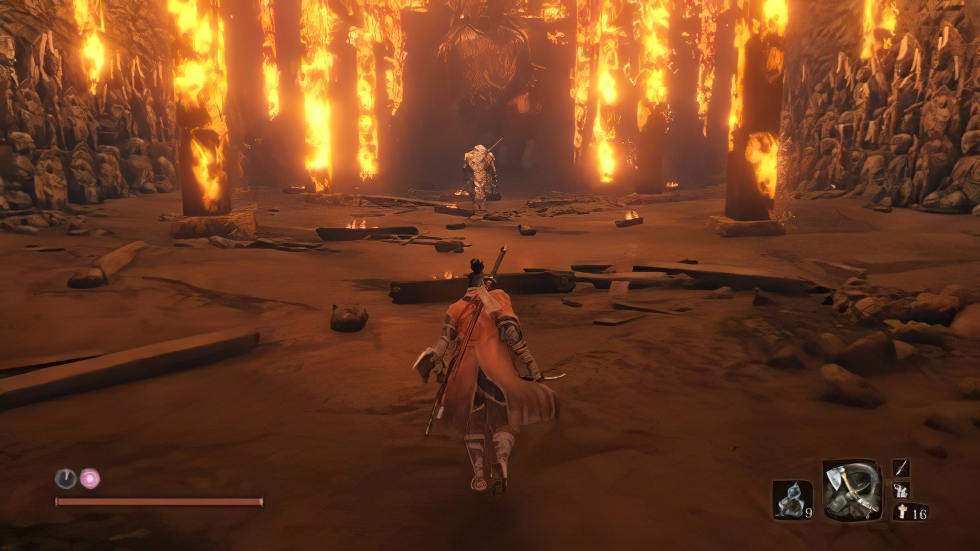Image resolution: width=980 pixels, height=551 pixels.
Task: Select the healing gourd item slot
Action: click(x=791, y=499)
